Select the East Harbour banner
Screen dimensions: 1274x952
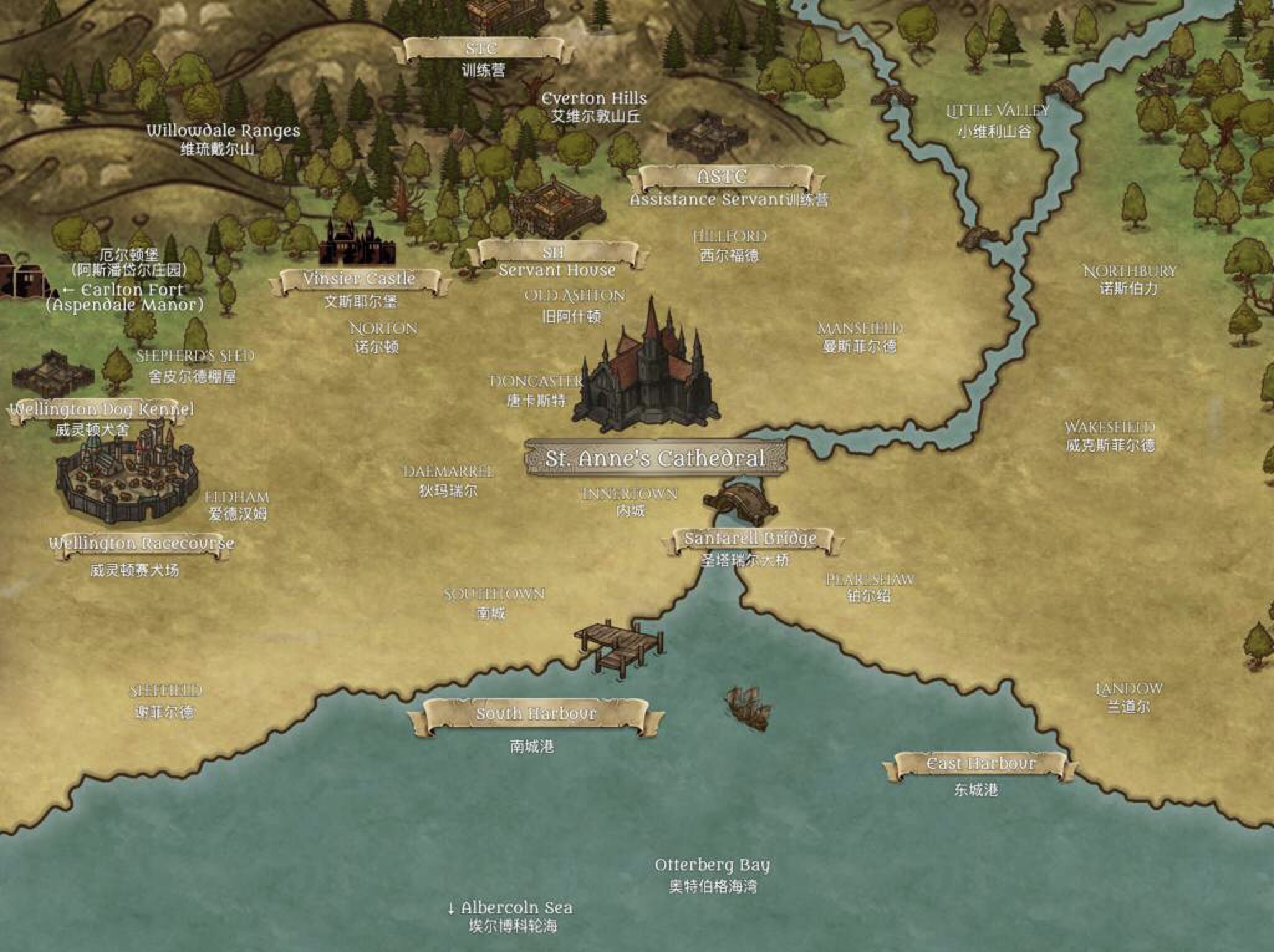coord(980,763)
